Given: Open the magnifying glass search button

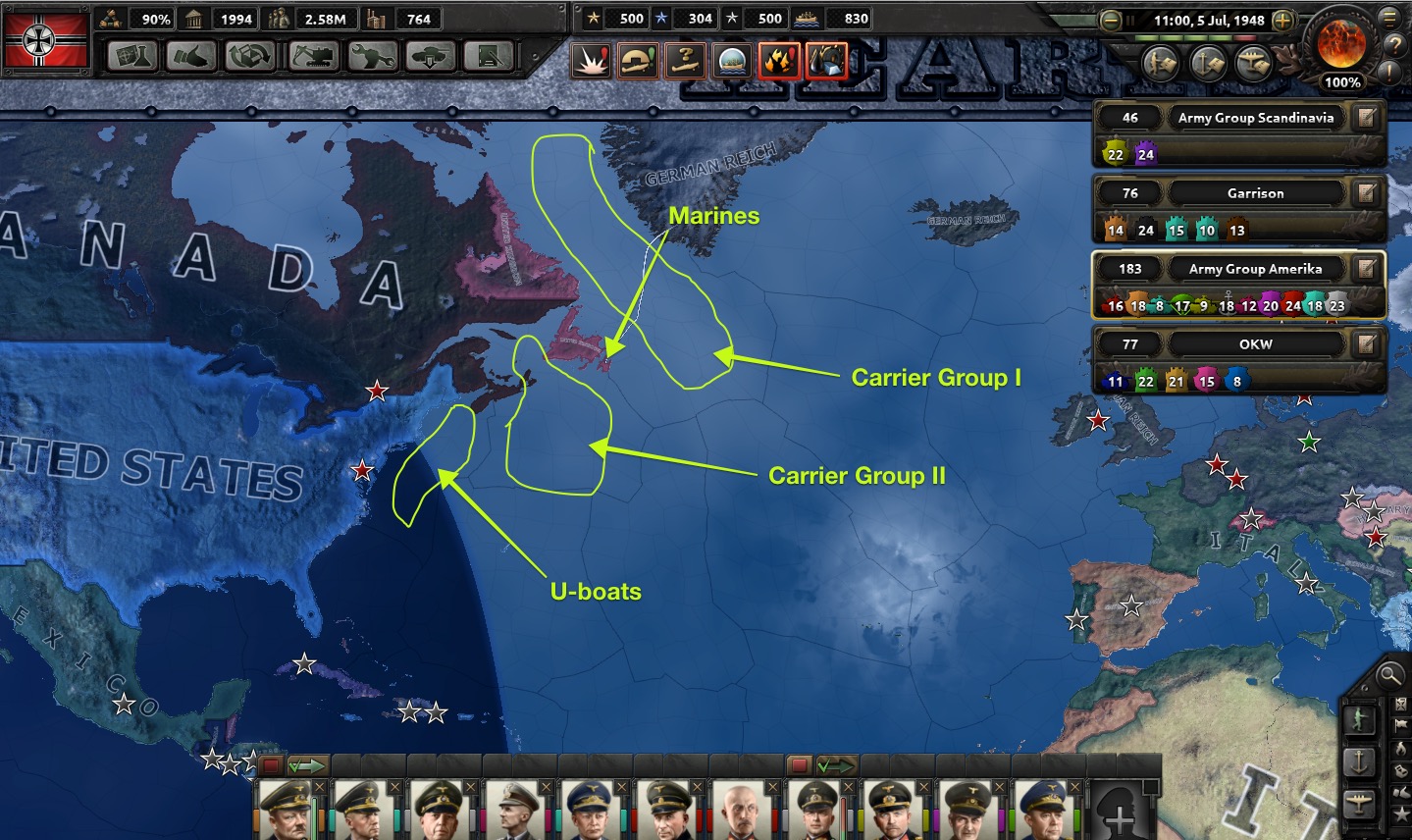Looking at the screenshot, I should pos(1389,674).
